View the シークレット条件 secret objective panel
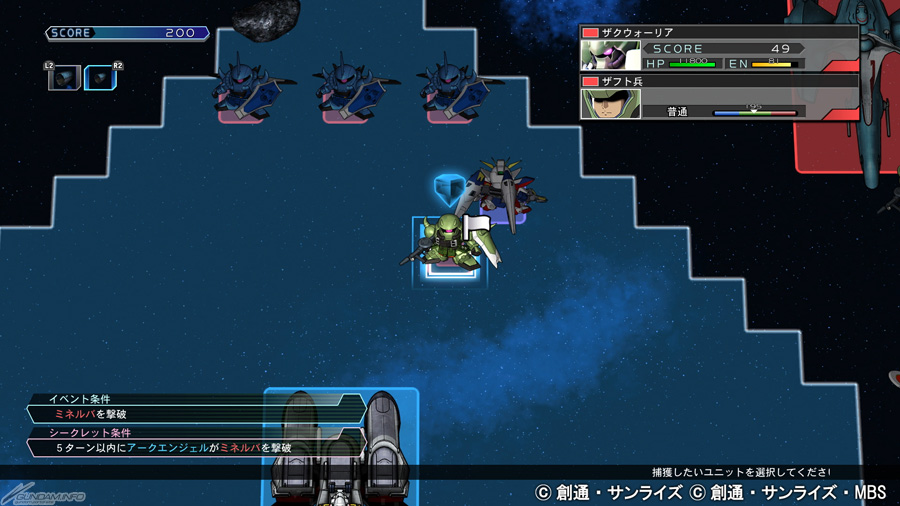The width and height of the screenshot is (900, 506). pyautogui.click(x=195, y=441)
